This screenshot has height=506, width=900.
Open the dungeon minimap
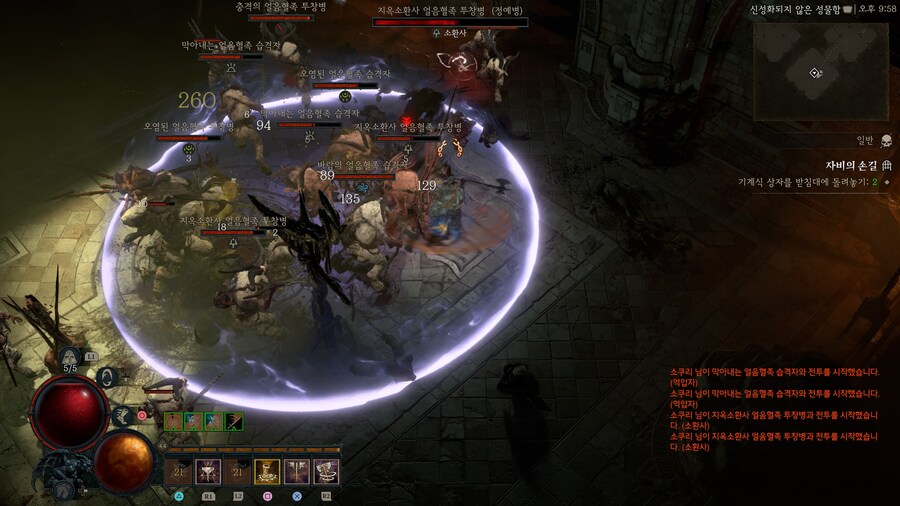point(820,71)
